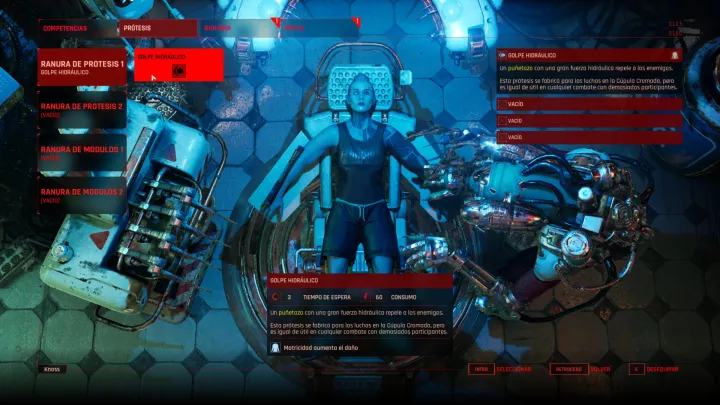Screen dimensions: 720x405
Task: Equip the Golpe Hidráulico prosthesis tile
Action: tap(178, 66)
